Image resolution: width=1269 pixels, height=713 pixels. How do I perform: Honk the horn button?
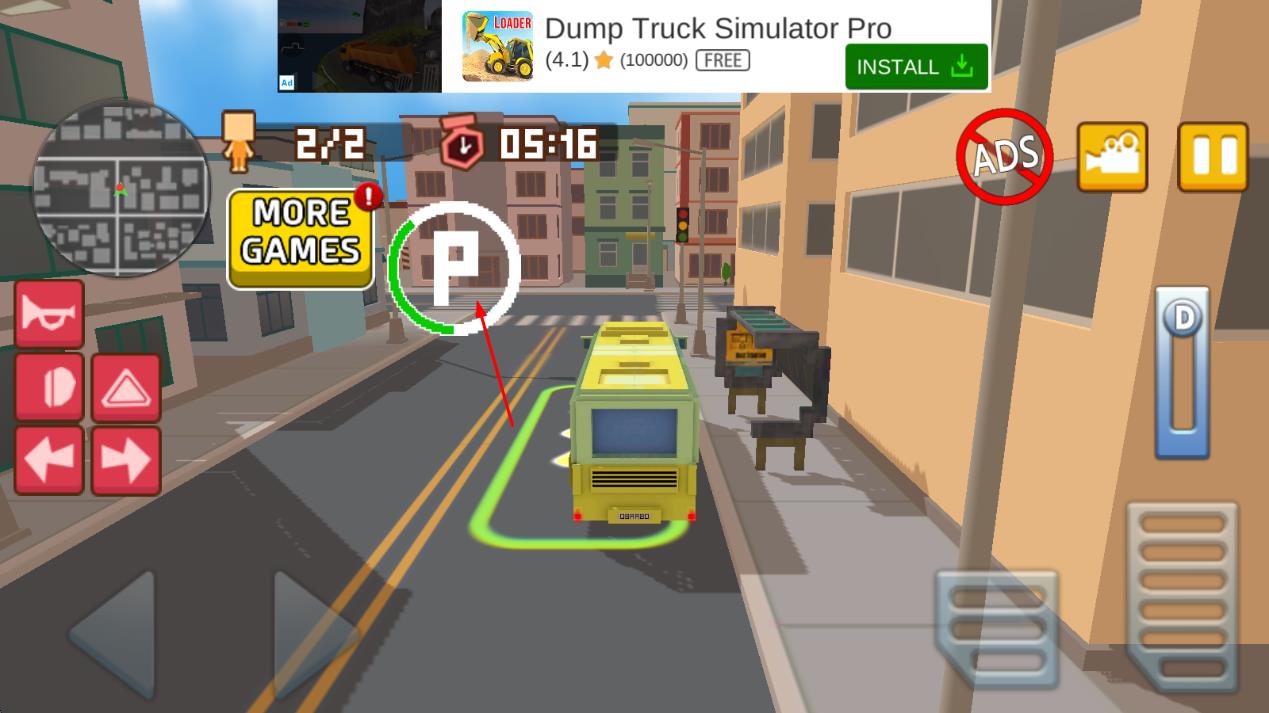[49, 315]
